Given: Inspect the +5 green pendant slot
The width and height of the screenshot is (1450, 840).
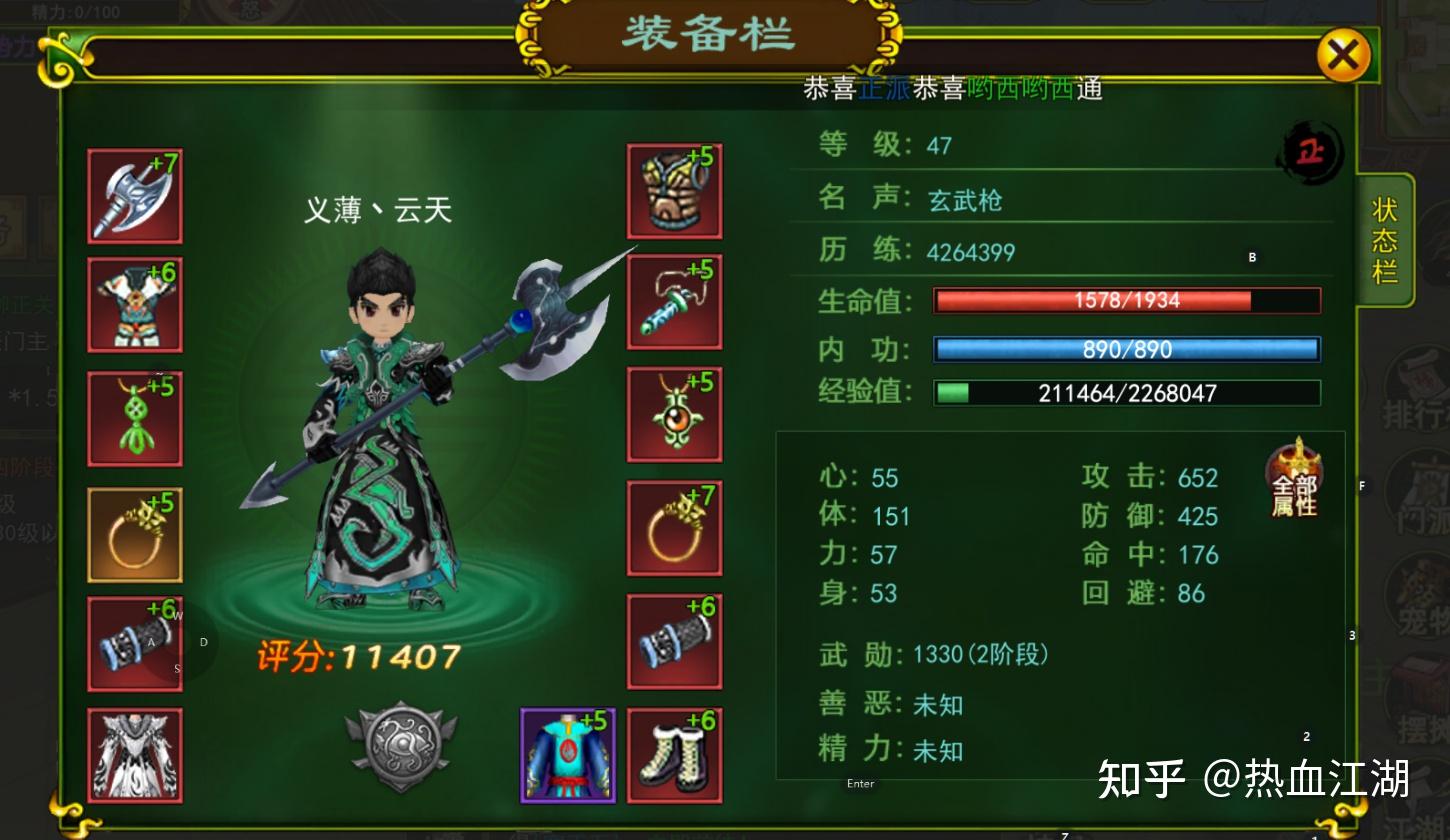Looking at the screenshot, I should [134, 417].
